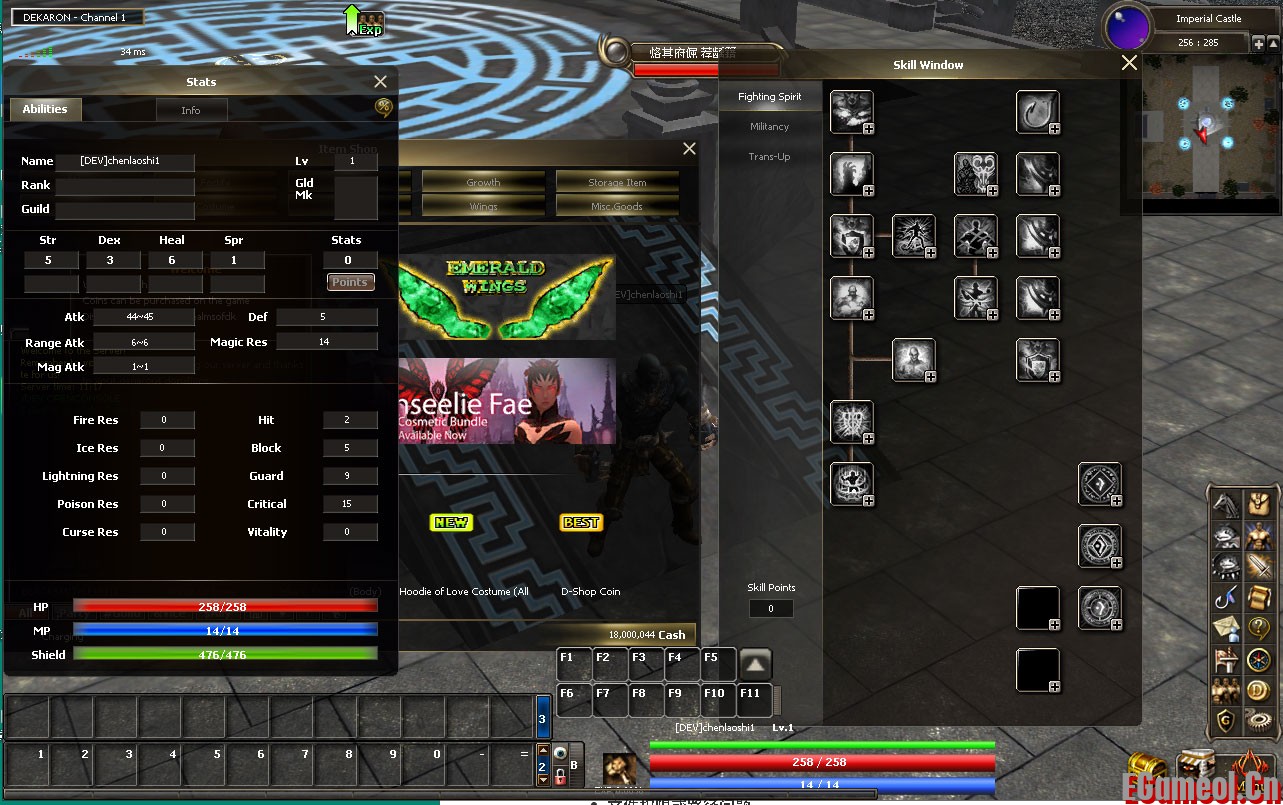
Task: Open the Storage Item shop category
Action: coord(617,182)
